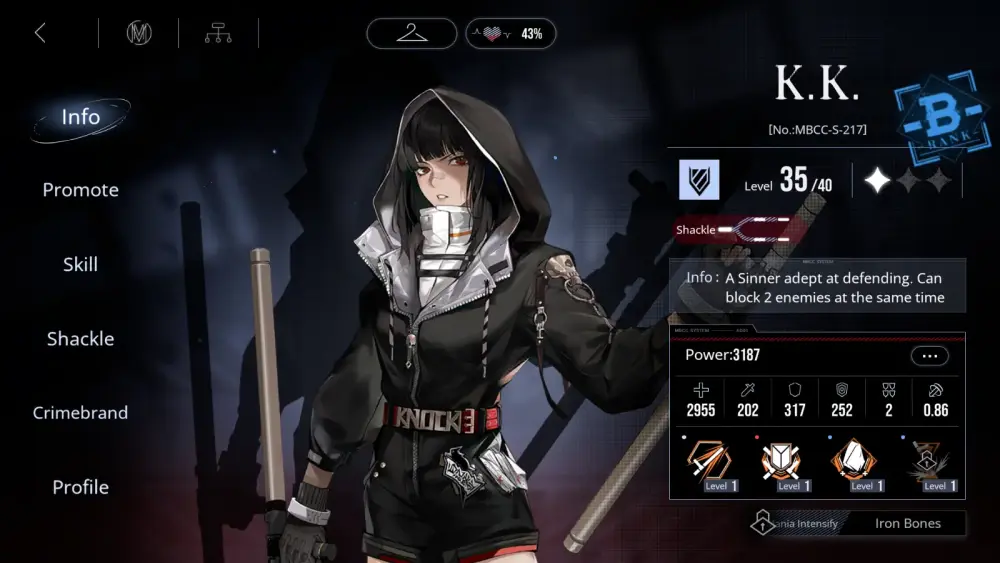Choose the Crimebrand tab
Viewport: 1000px width, 563px height.
click(81, 413)
